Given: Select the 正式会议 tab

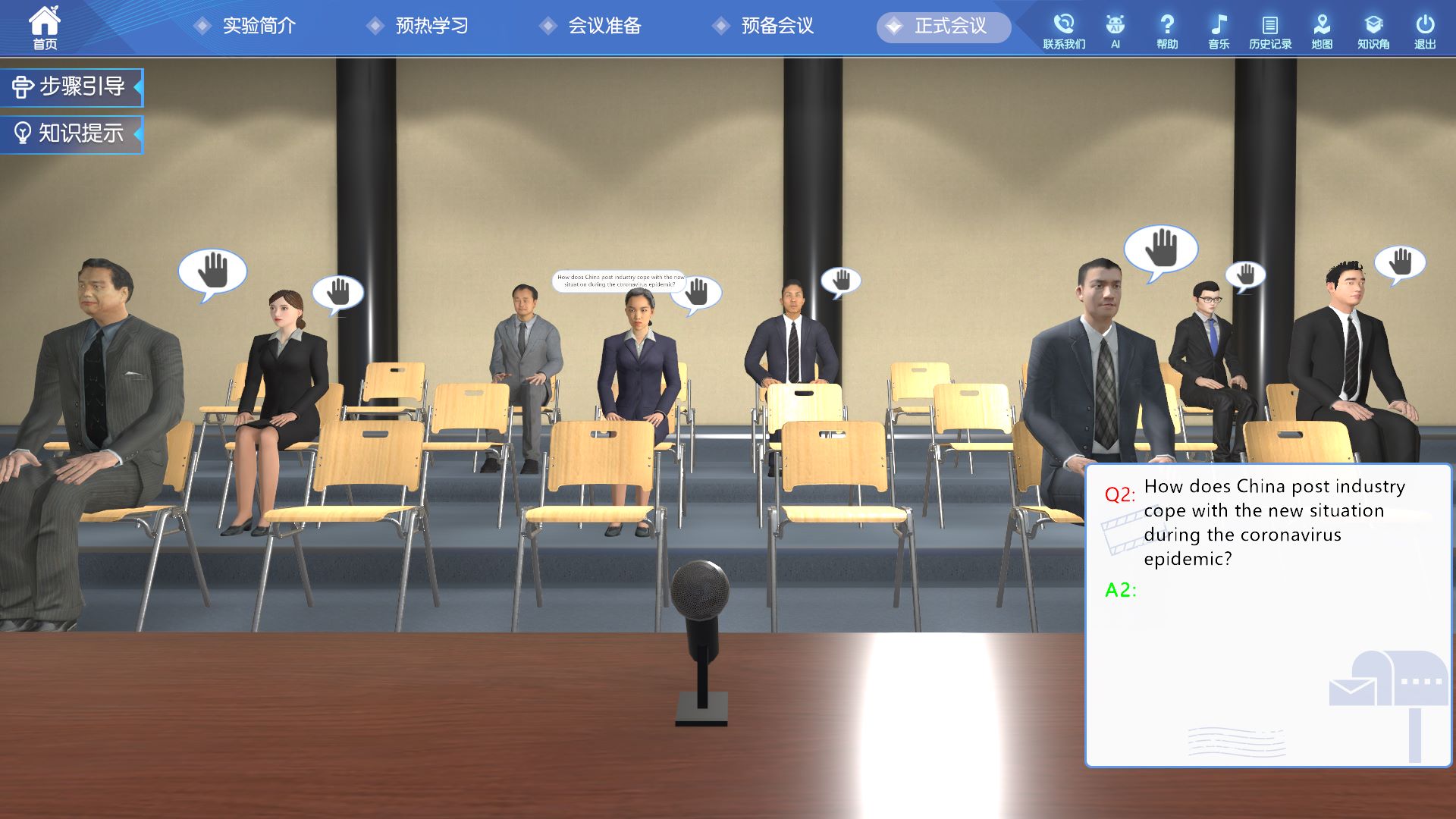Looking at the screenshot, I should tap(944, 27).
